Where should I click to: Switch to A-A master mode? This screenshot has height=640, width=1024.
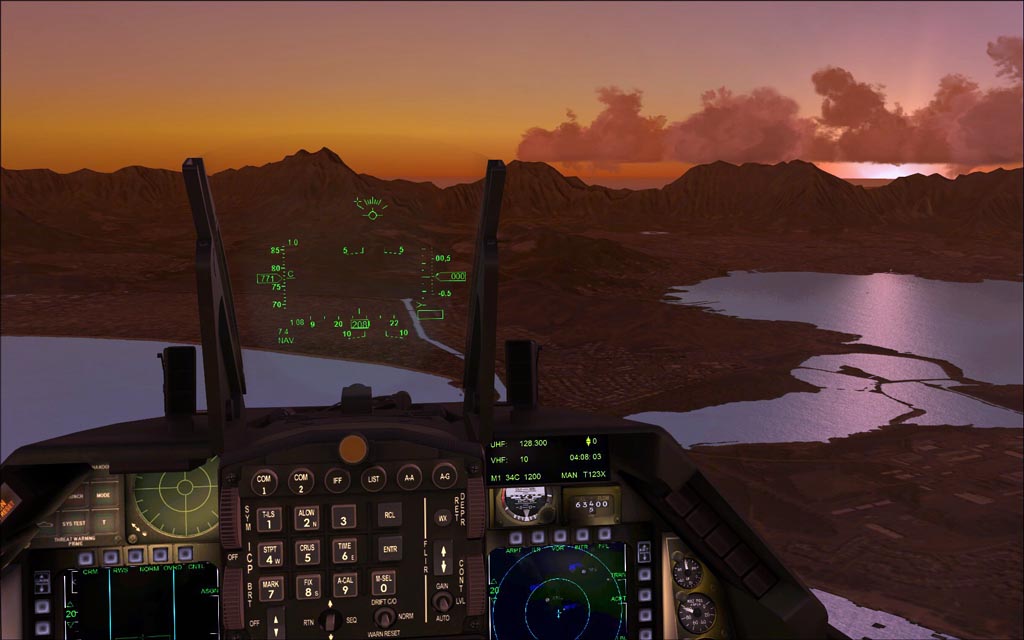point(409,477)
